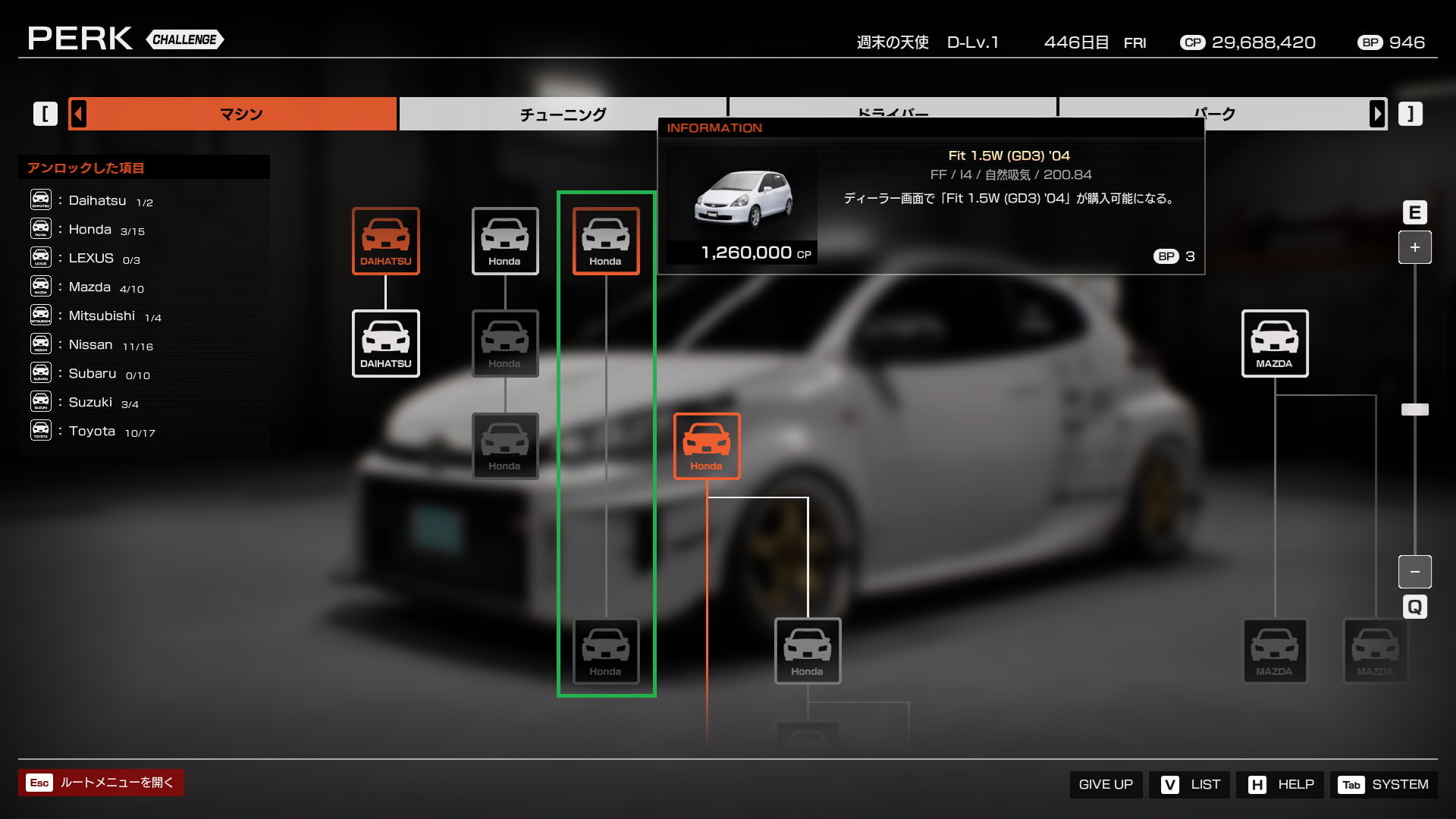The image size is (1456, 819).
Task: Click the zoom slider handle
Action: (x=1414, y=409)
